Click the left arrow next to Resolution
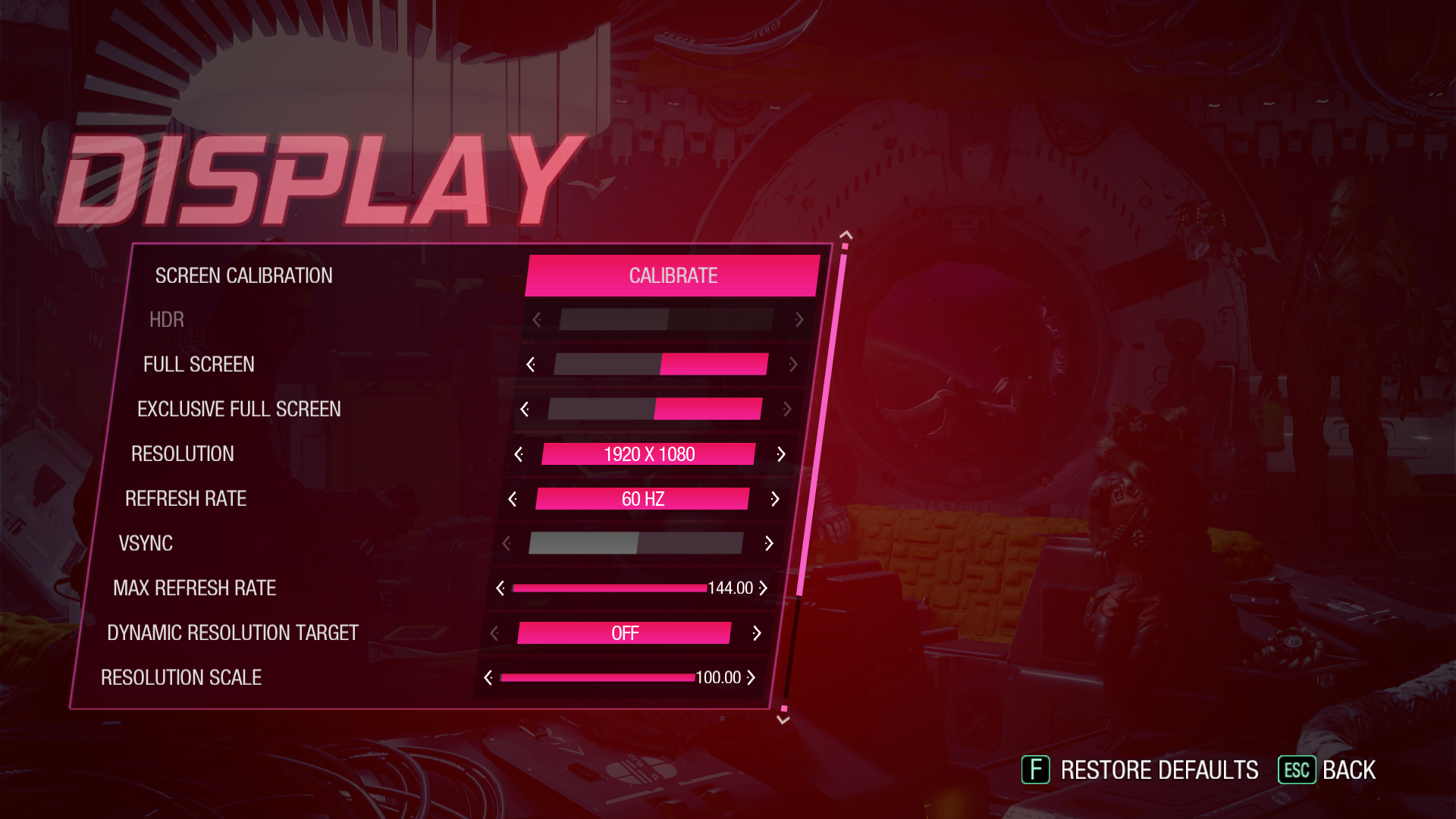The height and width of the screenshot is (819, 1456). tap(519, 454)
